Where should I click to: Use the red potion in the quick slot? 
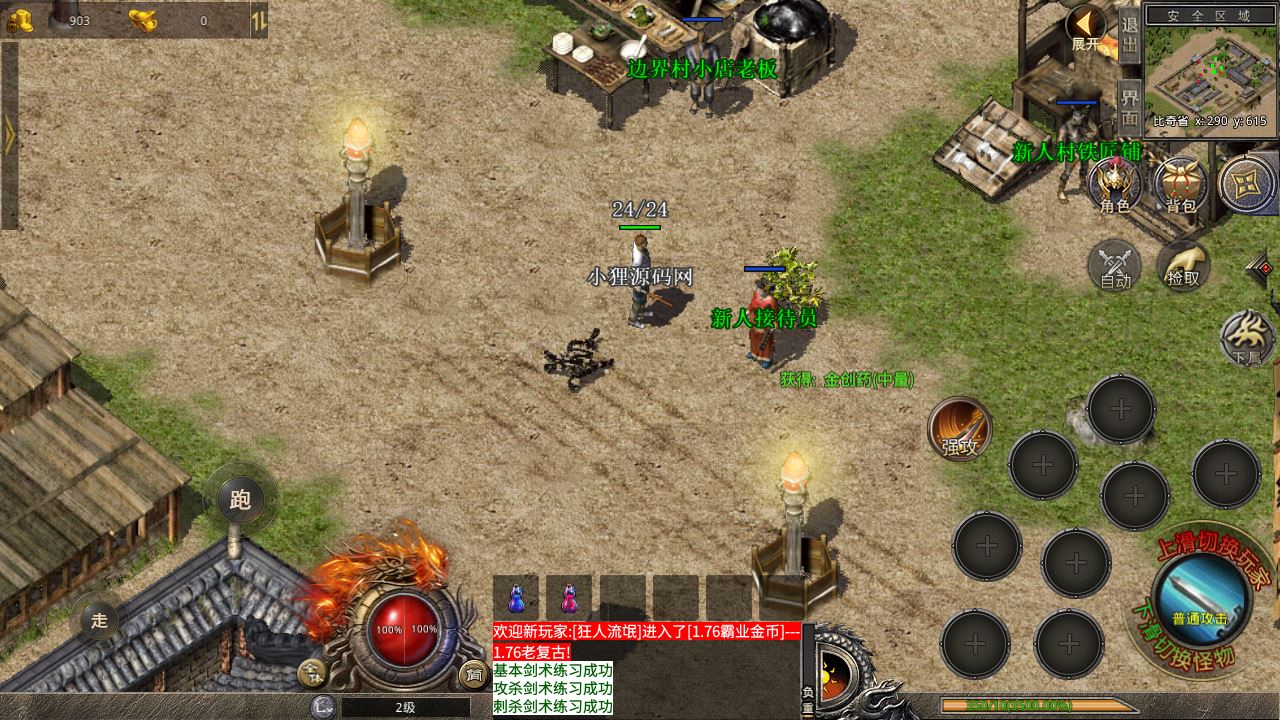[568, 598]
